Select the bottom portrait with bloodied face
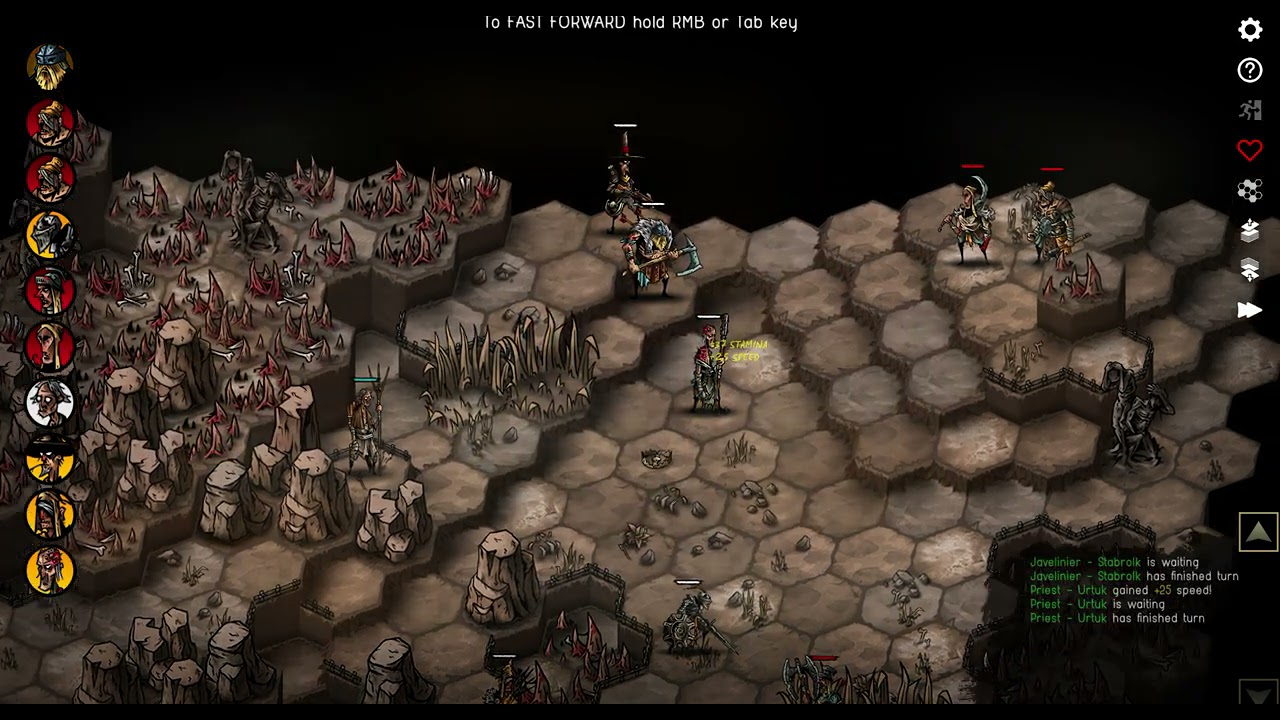The width and height of the screenshot is (1280, 720). point(50,571)
